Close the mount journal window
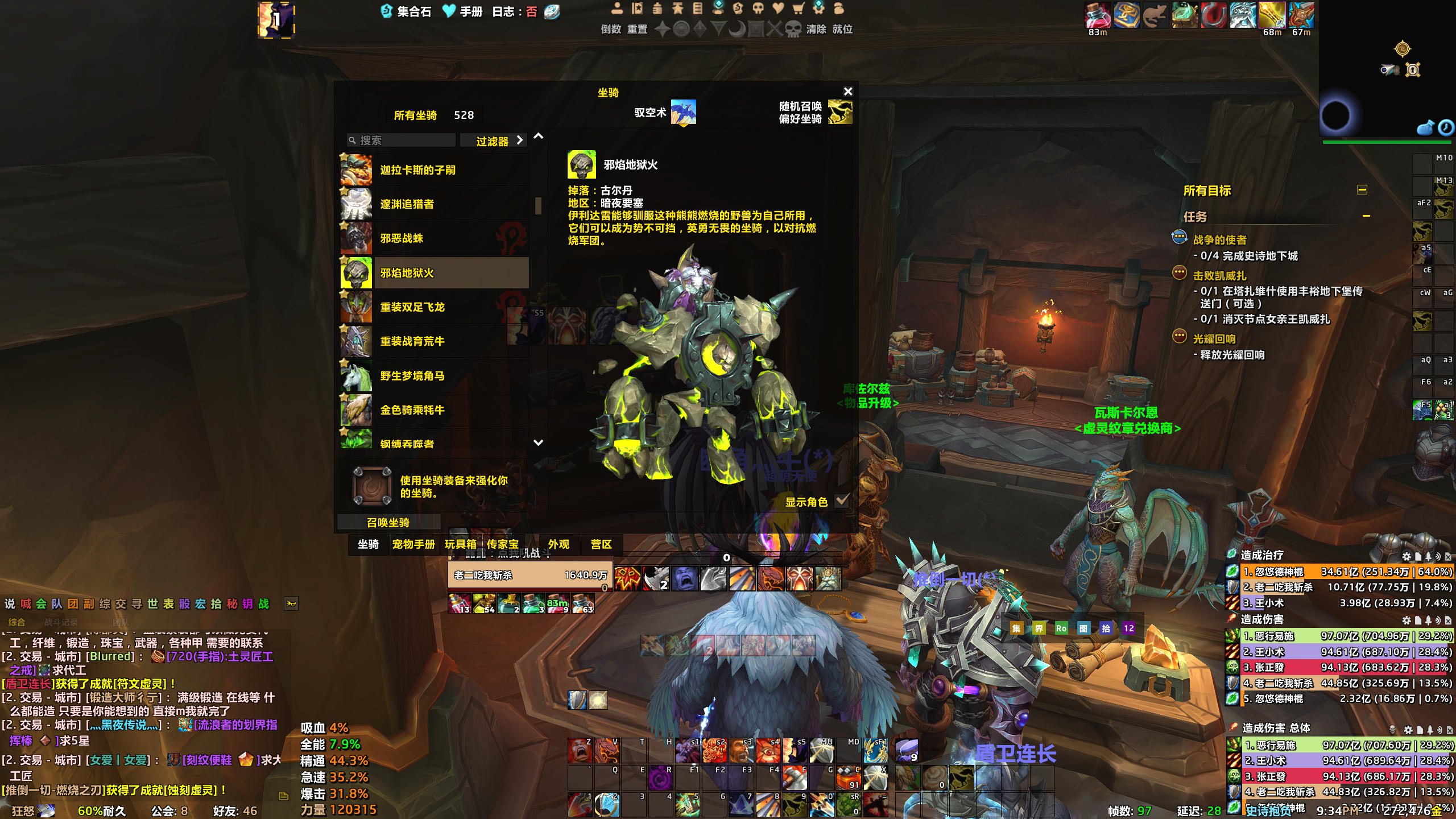 click(x=848, y=92)
